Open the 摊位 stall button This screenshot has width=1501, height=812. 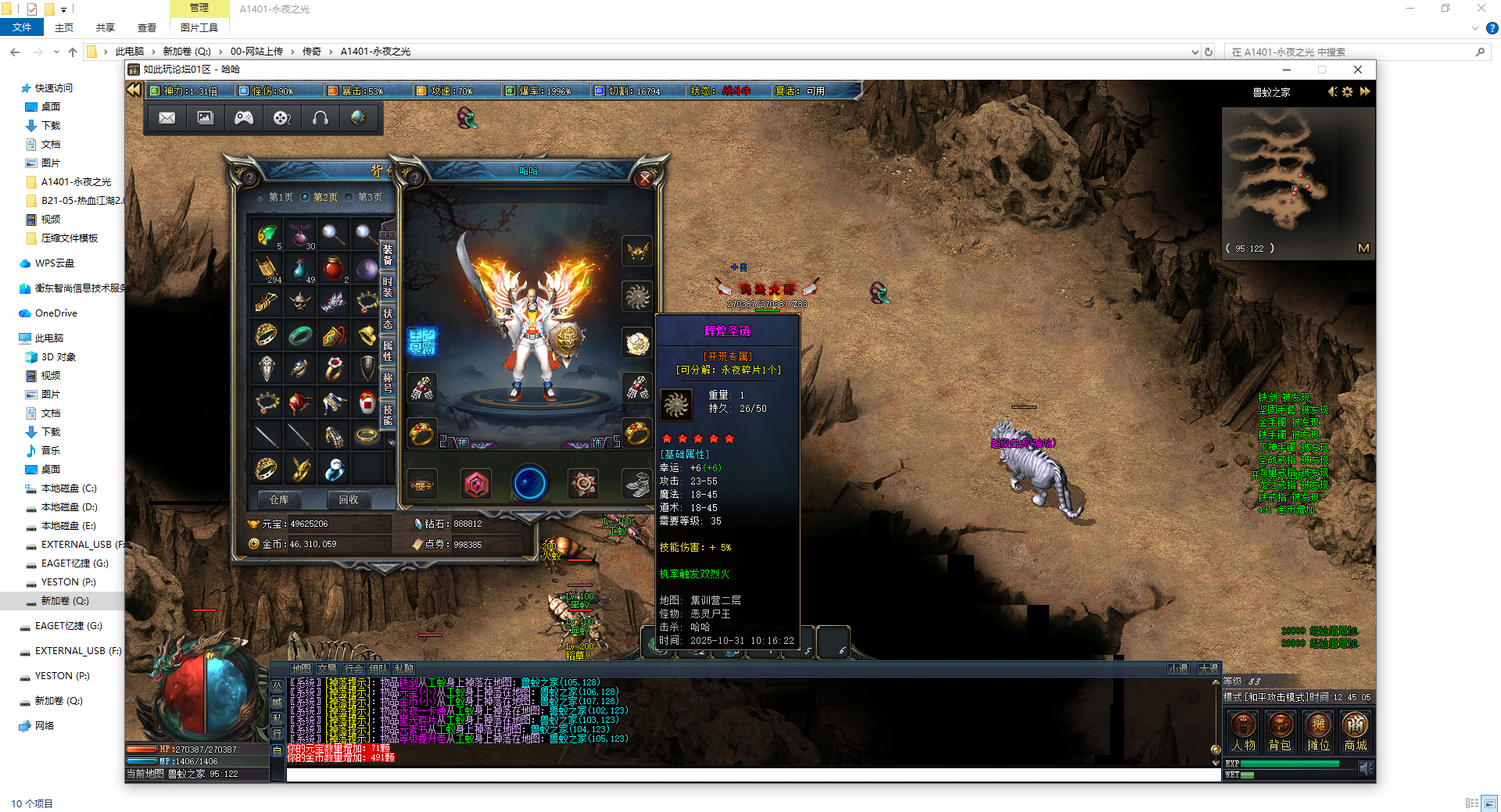point(1318,732)
